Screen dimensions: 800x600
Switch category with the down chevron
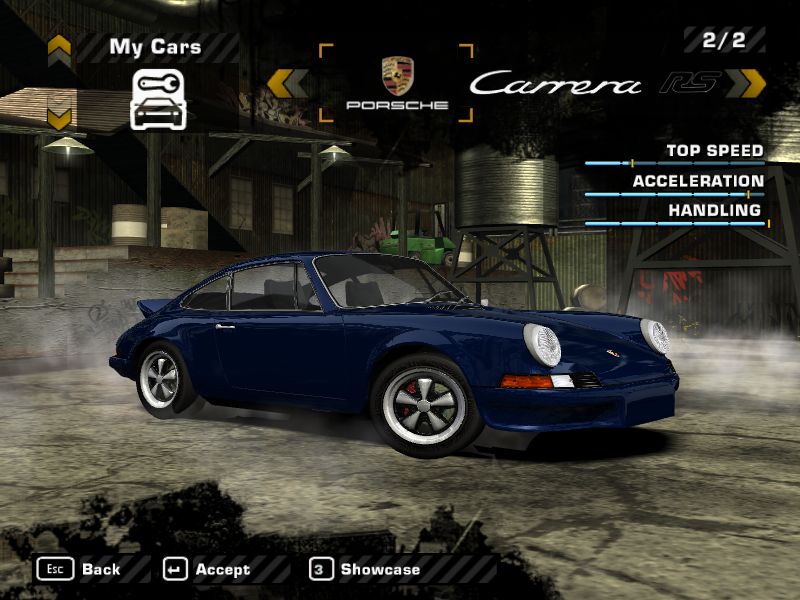tap(59, 117)
